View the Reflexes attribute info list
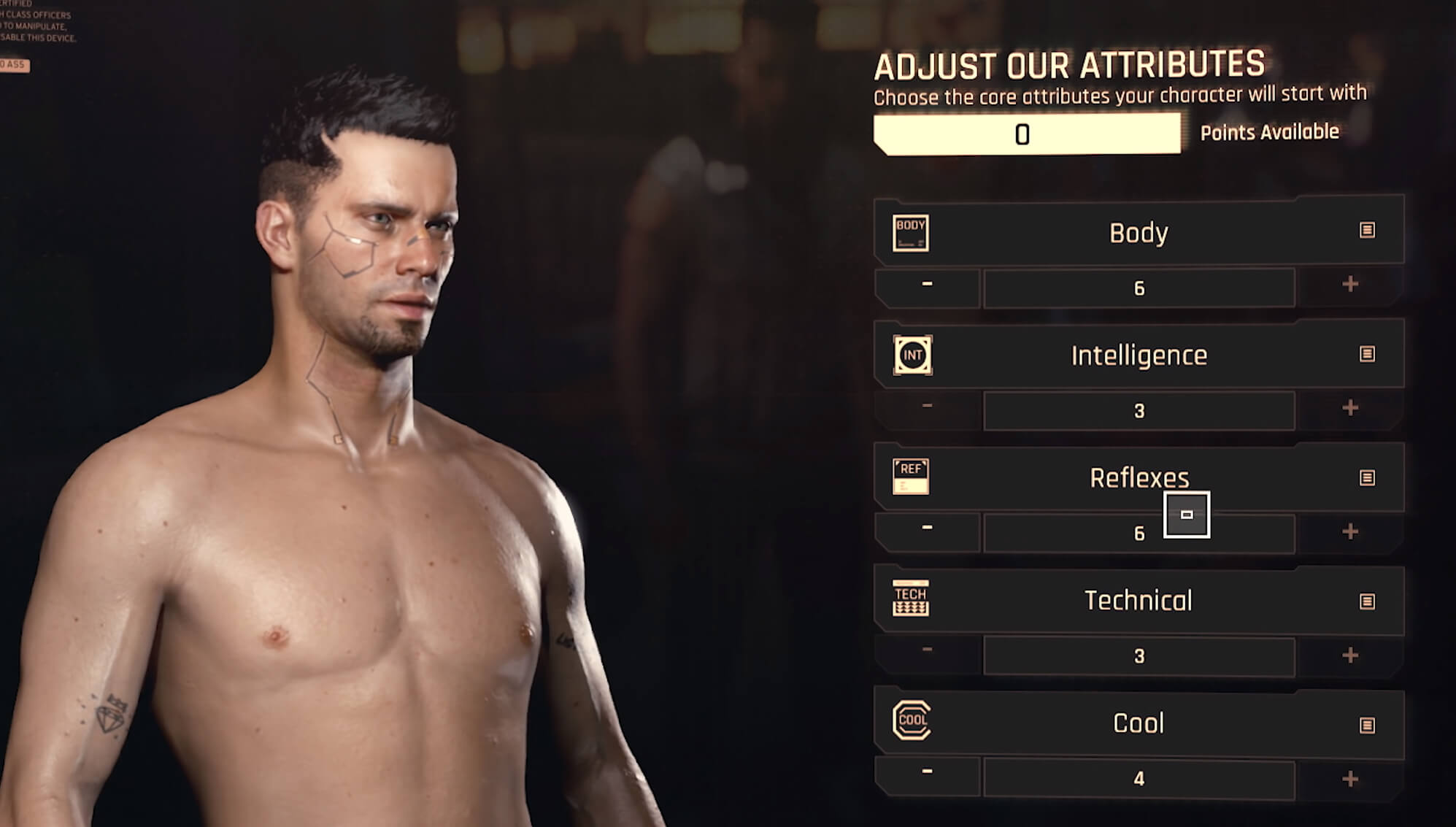Screen dimensions: 1456x827 click(x=1367, y=478)
